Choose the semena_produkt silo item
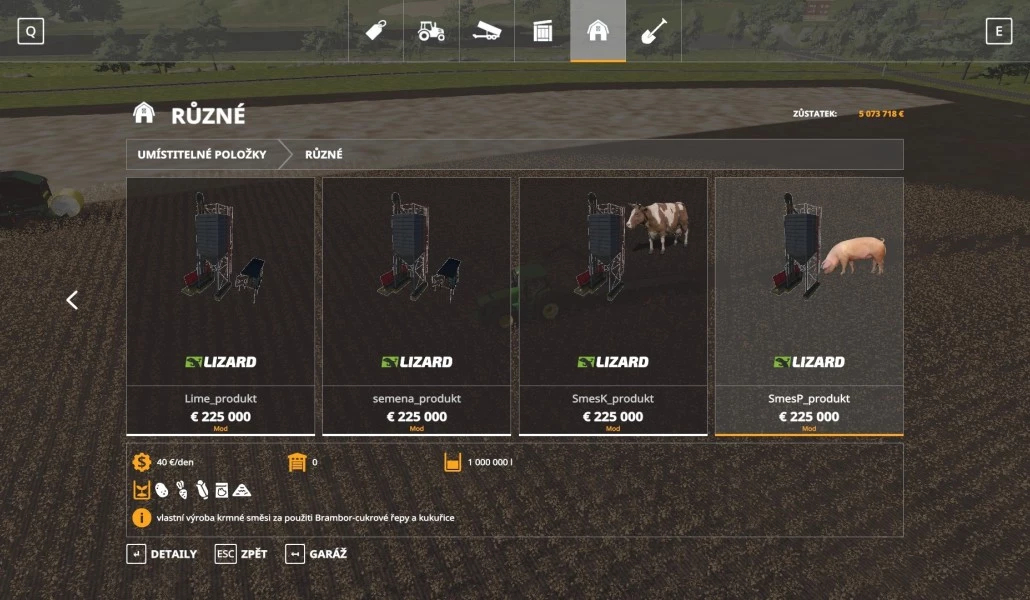 (417, 306)
